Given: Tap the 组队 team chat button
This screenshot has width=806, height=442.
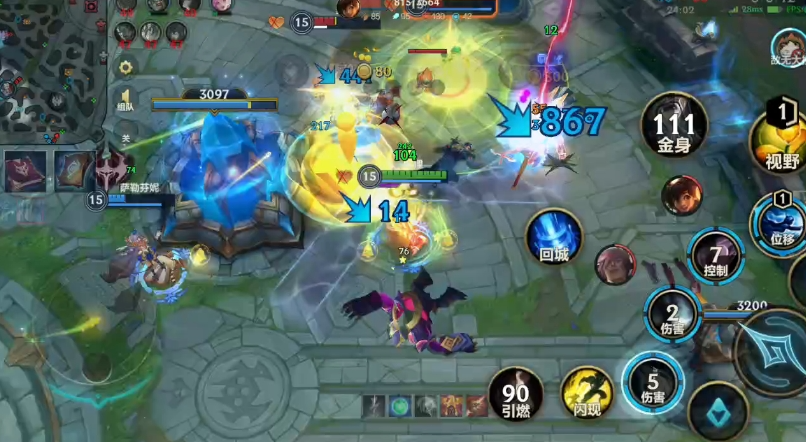Looking at the screenshot, I should [x=126, y=98].
